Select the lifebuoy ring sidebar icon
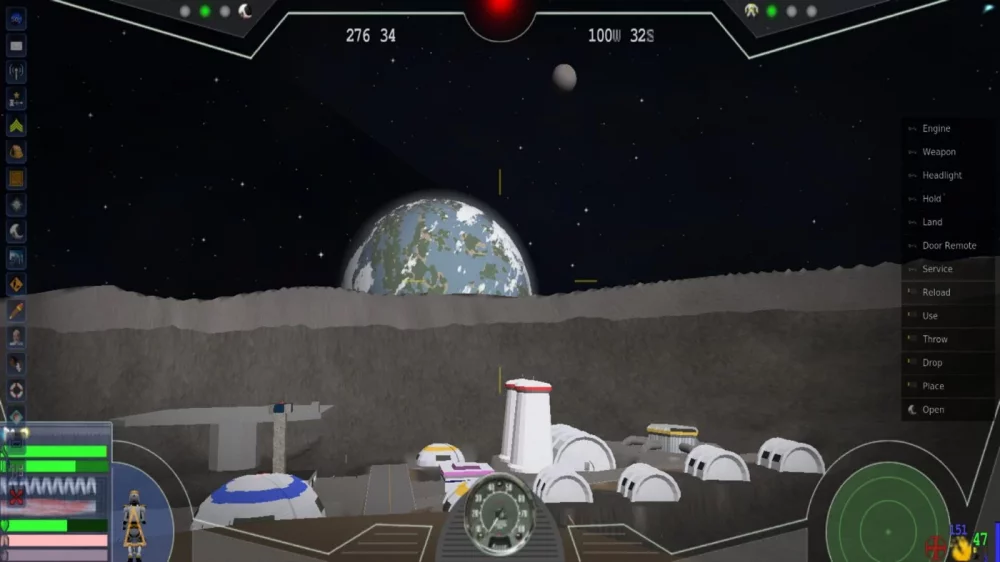Viewport: 1000px width, 562px height. [x=16, y=390]
